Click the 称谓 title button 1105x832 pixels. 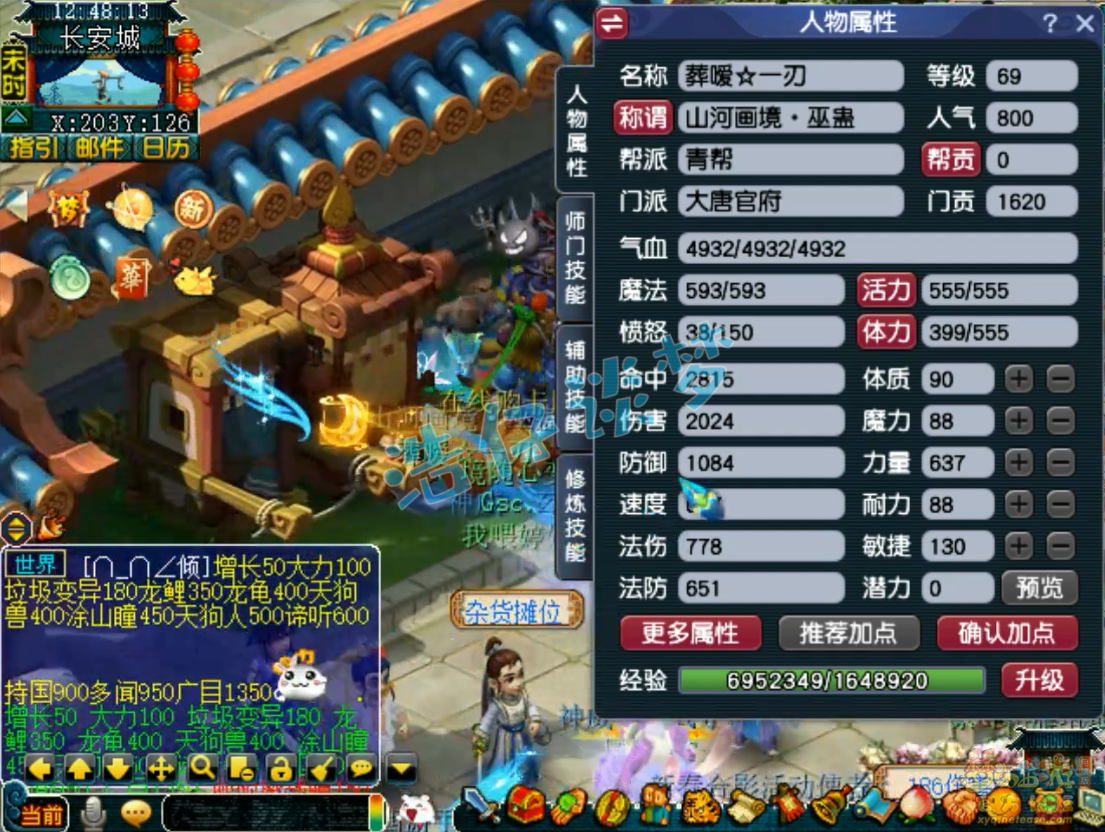642,118
